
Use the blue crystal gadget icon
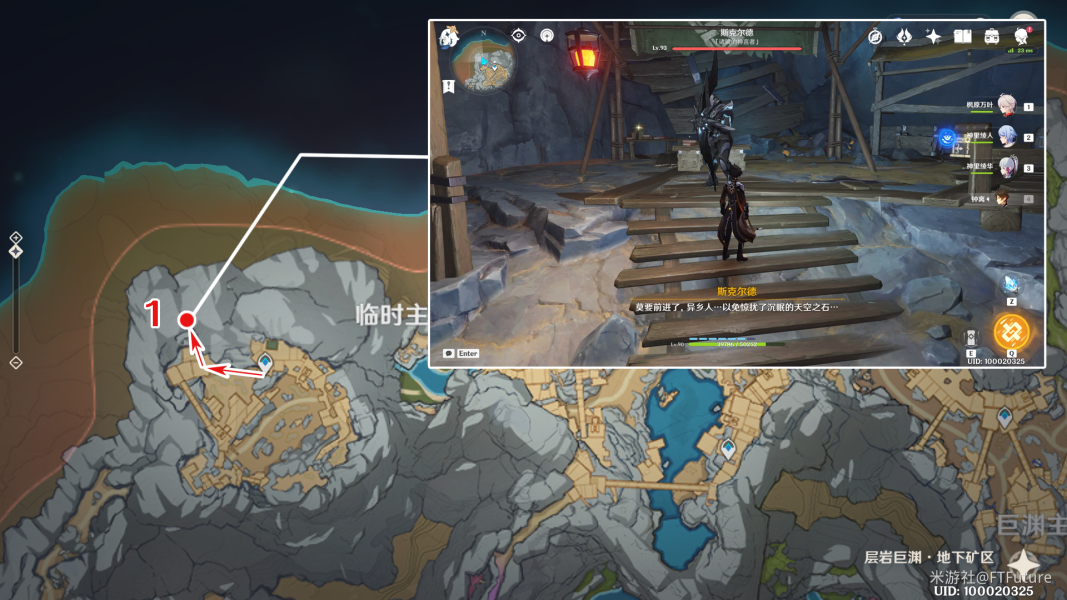[1011, 284]
